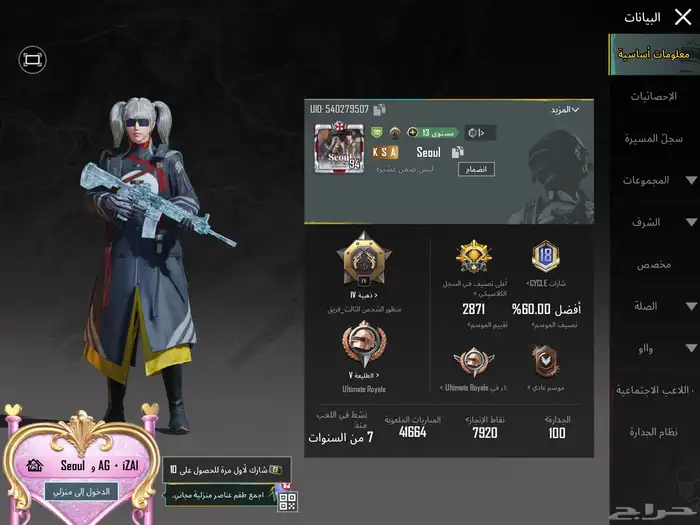Screen dimensions: 700x525
Task: Open the Customize tab (مخصص)
Action: click(653, 264)
